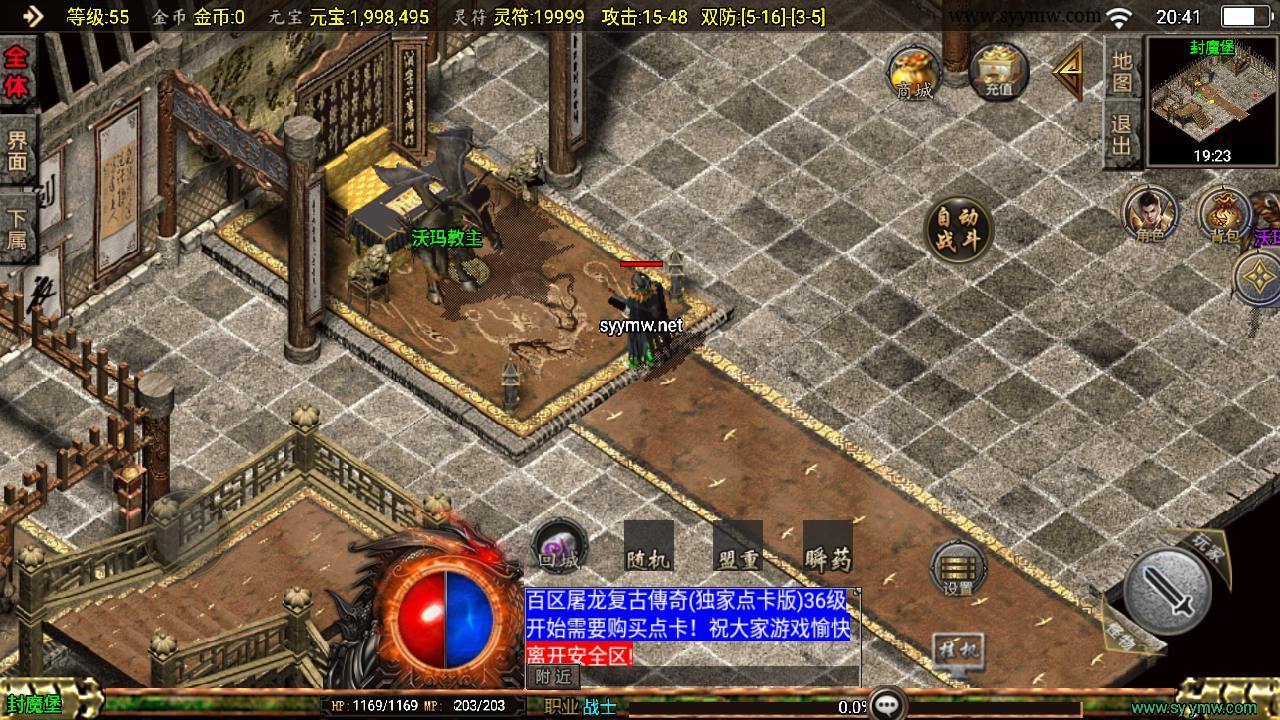The image size is (1280, 720).
Task: Use the 随机 random teleport slot
Action: (648, 547)
